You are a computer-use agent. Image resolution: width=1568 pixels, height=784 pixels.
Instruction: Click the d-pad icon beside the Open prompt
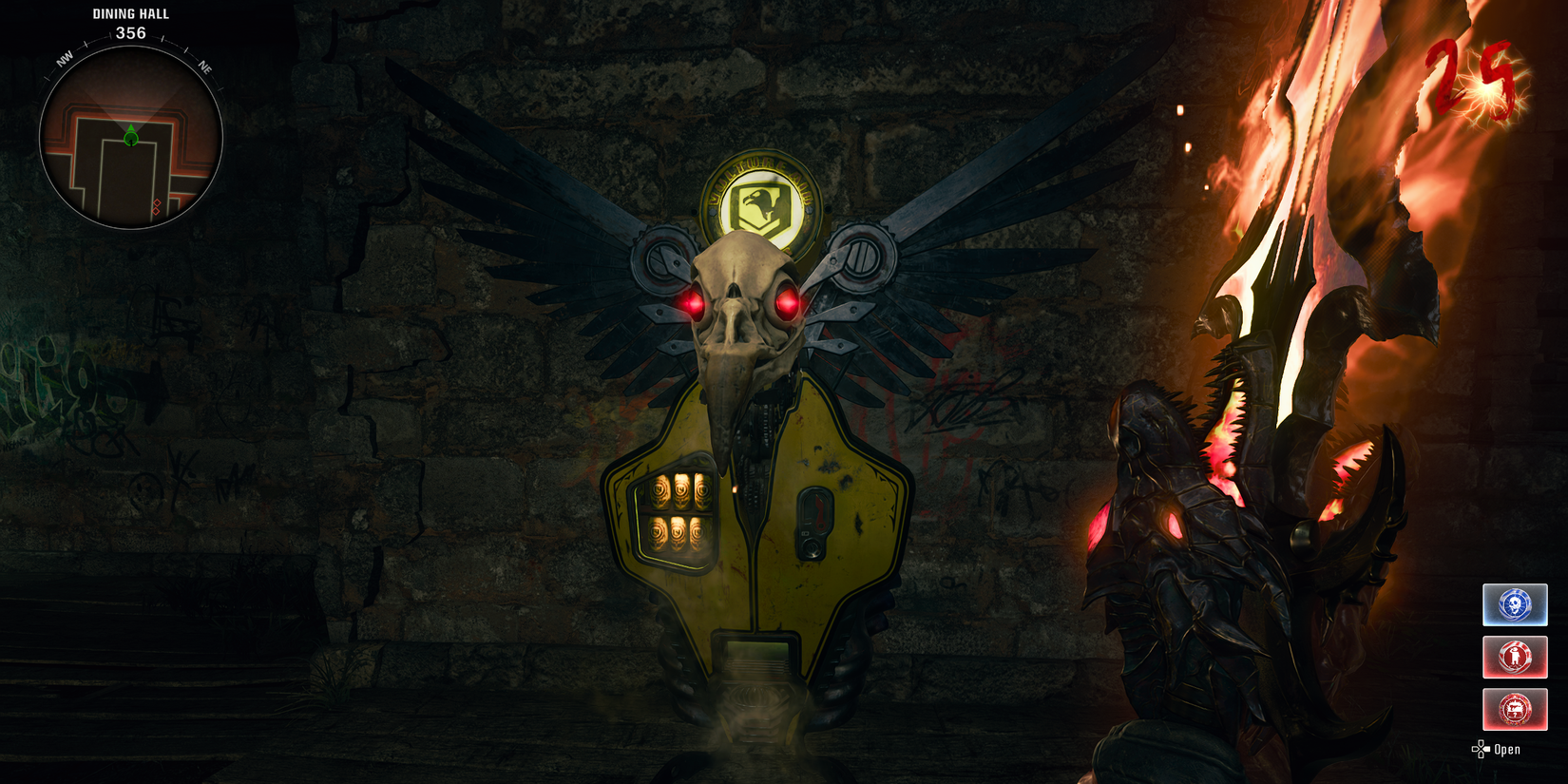point(1481,749)
